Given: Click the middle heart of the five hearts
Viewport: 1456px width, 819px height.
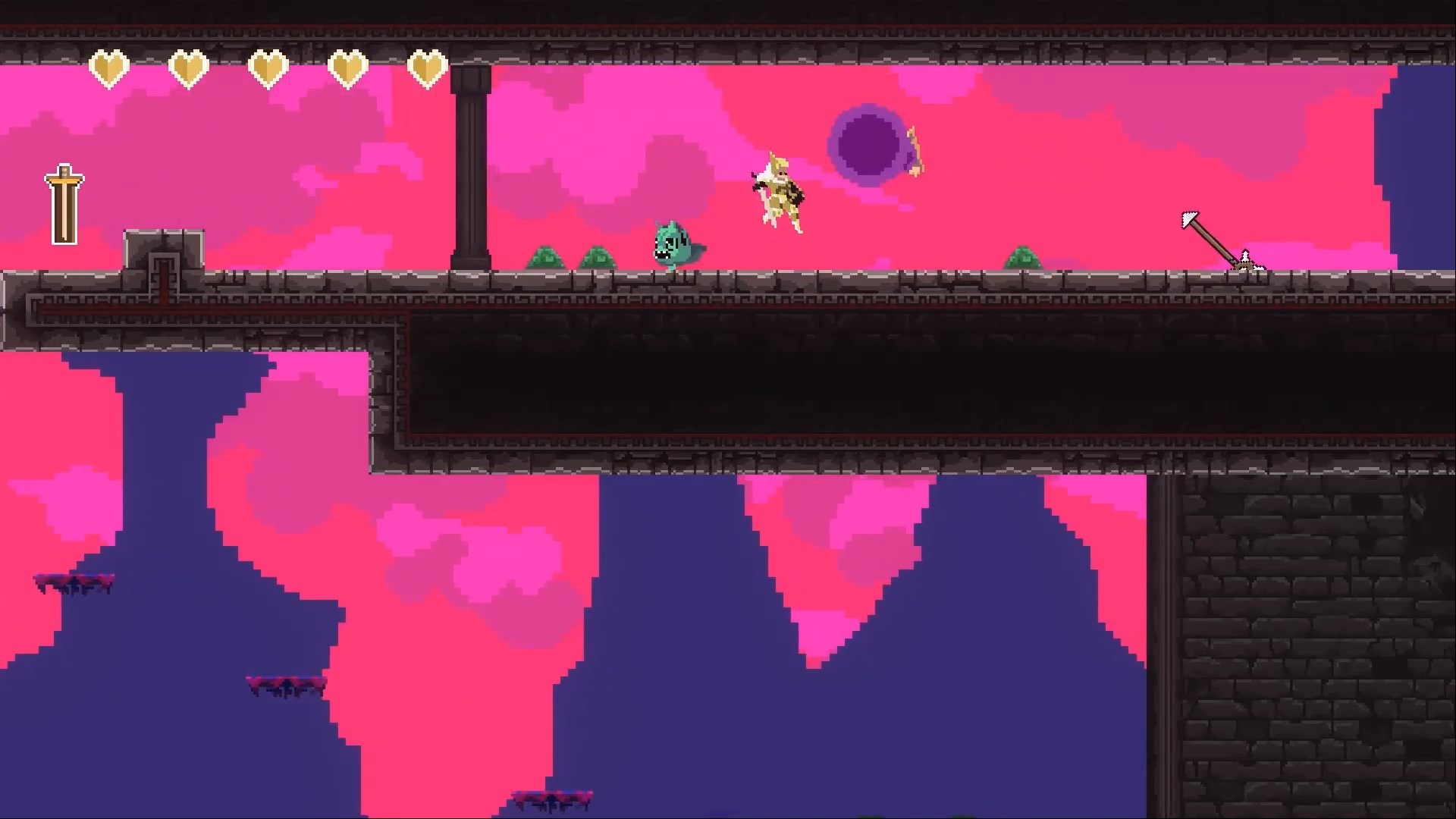Looking at the screenshot, I should click(268, 68).
